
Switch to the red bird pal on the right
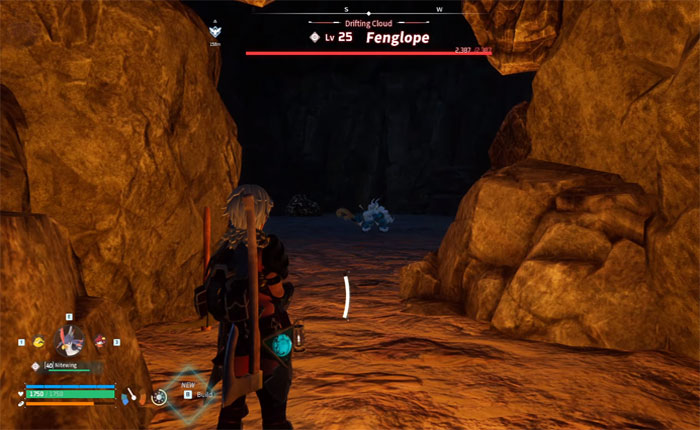point(100,342)
